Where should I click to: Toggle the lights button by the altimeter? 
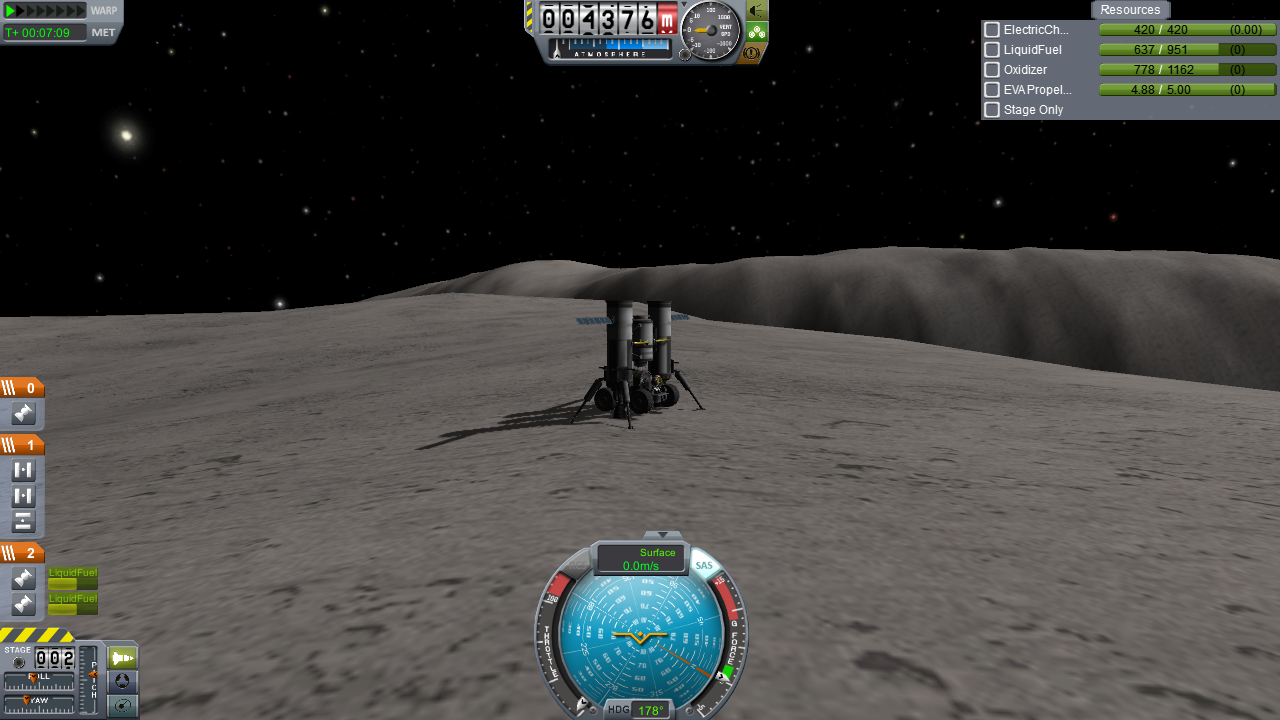[757, 11]
